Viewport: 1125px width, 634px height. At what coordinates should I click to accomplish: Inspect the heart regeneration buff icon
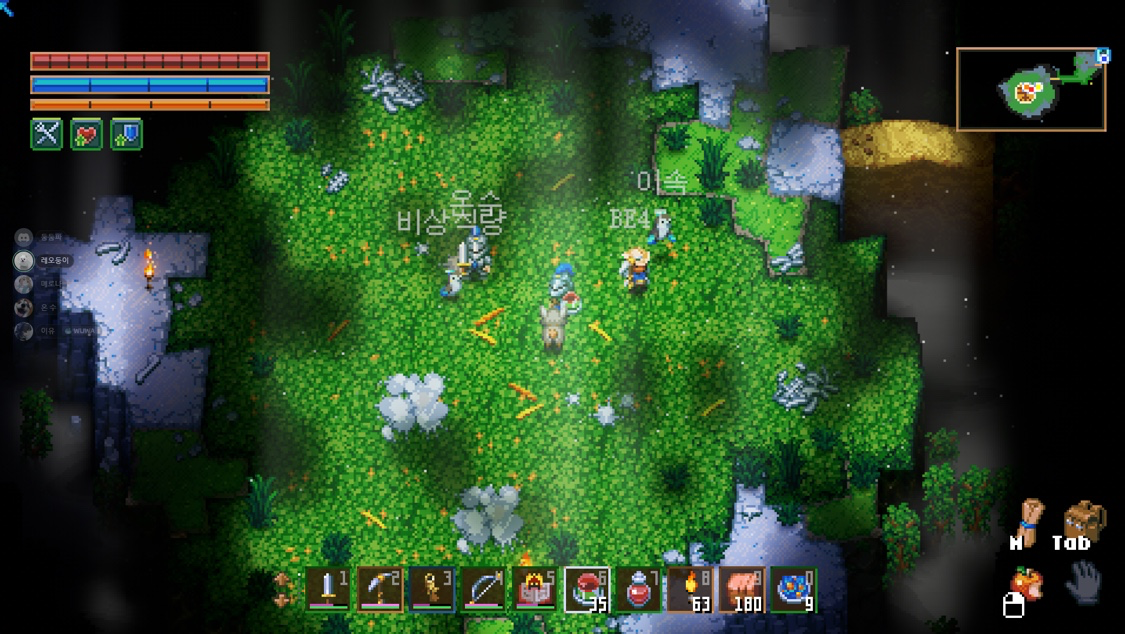coord(87,134)
